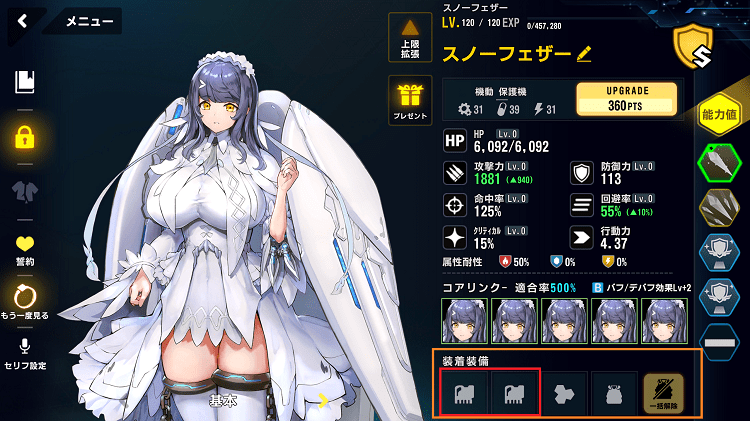Click the yellow arrow beside 基本
This screenshot has width=750, height=421.
tap(323, 401)
